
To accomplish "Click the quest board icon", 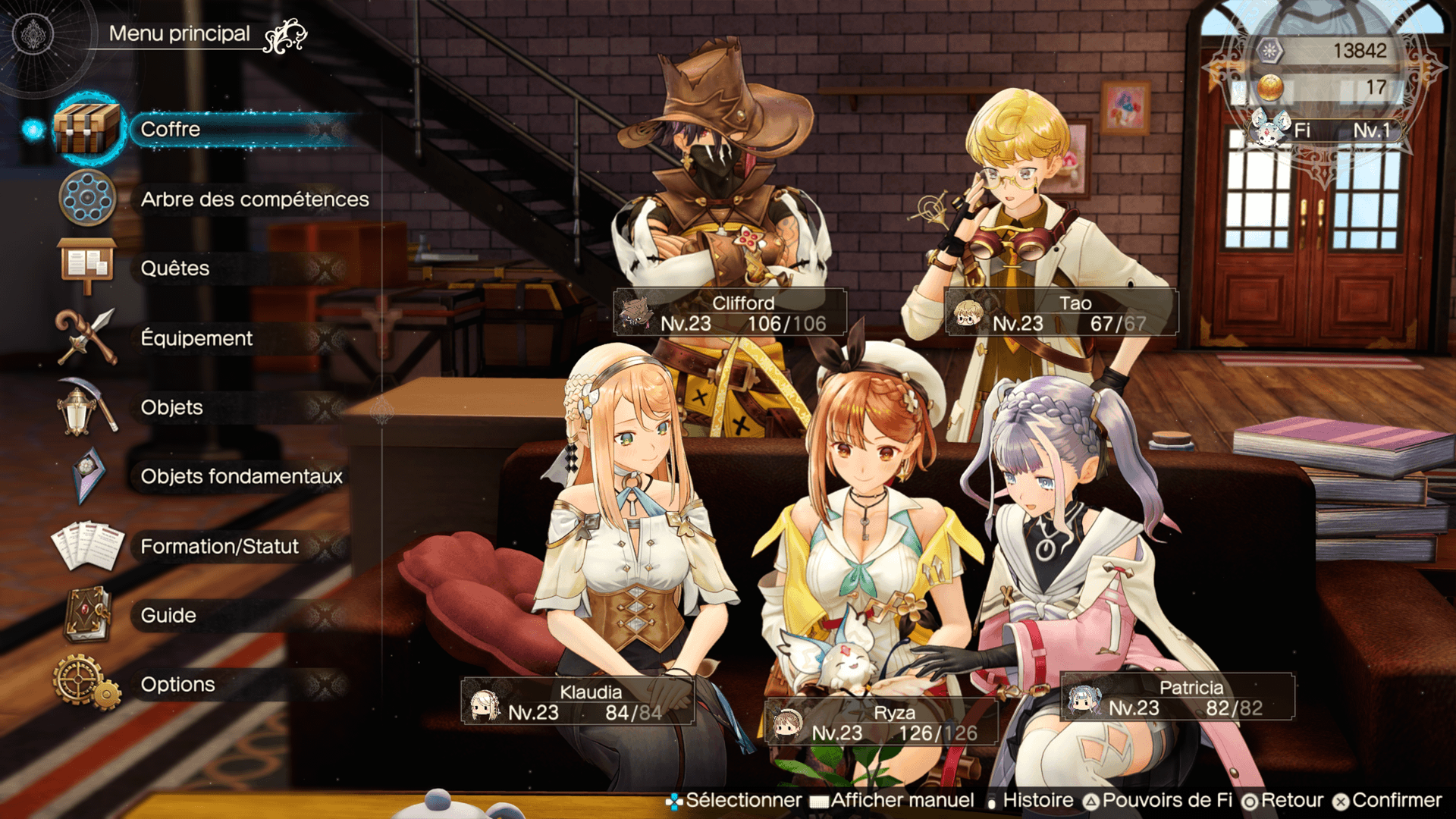I will (86, 265).
